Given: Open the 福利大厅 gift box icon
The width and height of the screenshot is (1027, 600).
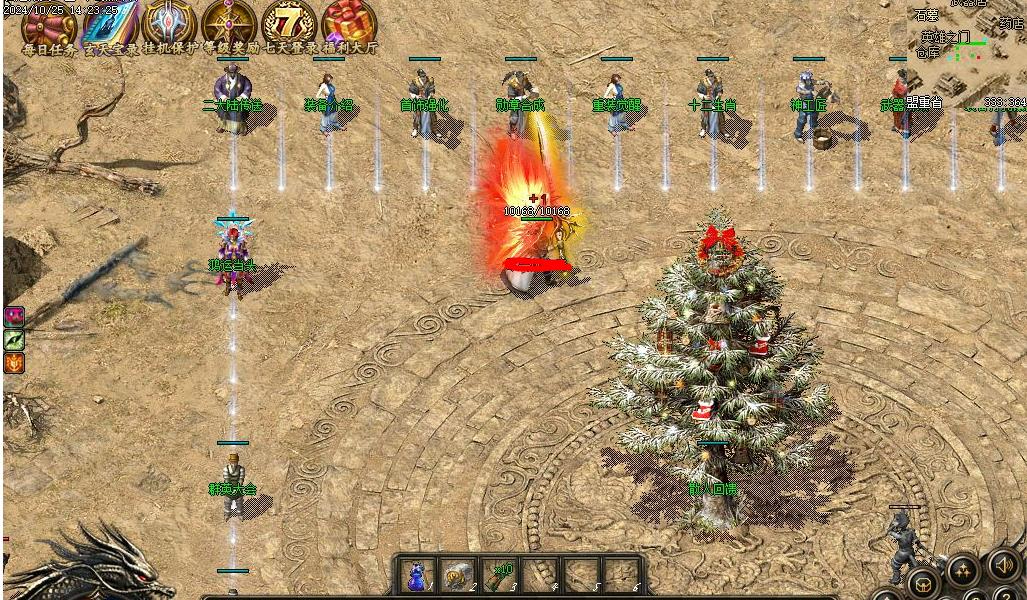Looking at the screenshot, I should tap(349, 24).
